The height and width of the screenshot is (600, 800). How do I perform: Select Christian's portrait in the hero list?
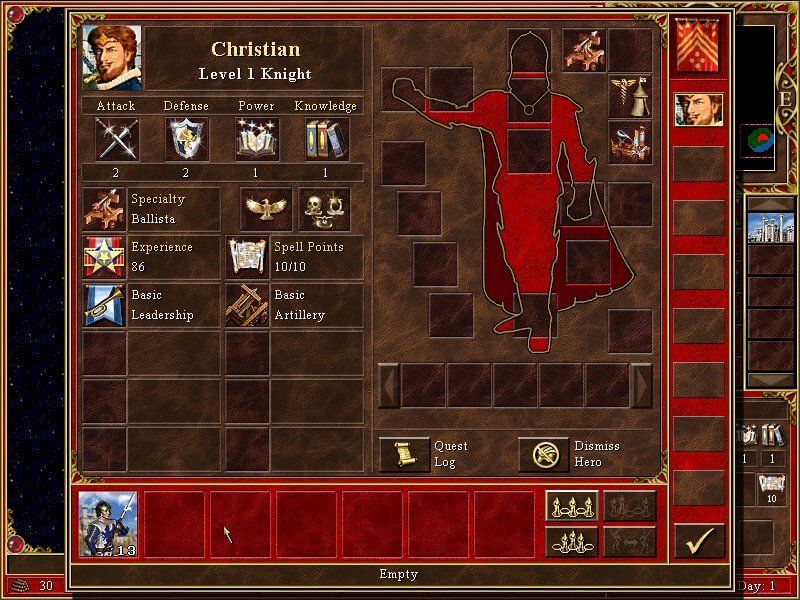tap(699, 110)
